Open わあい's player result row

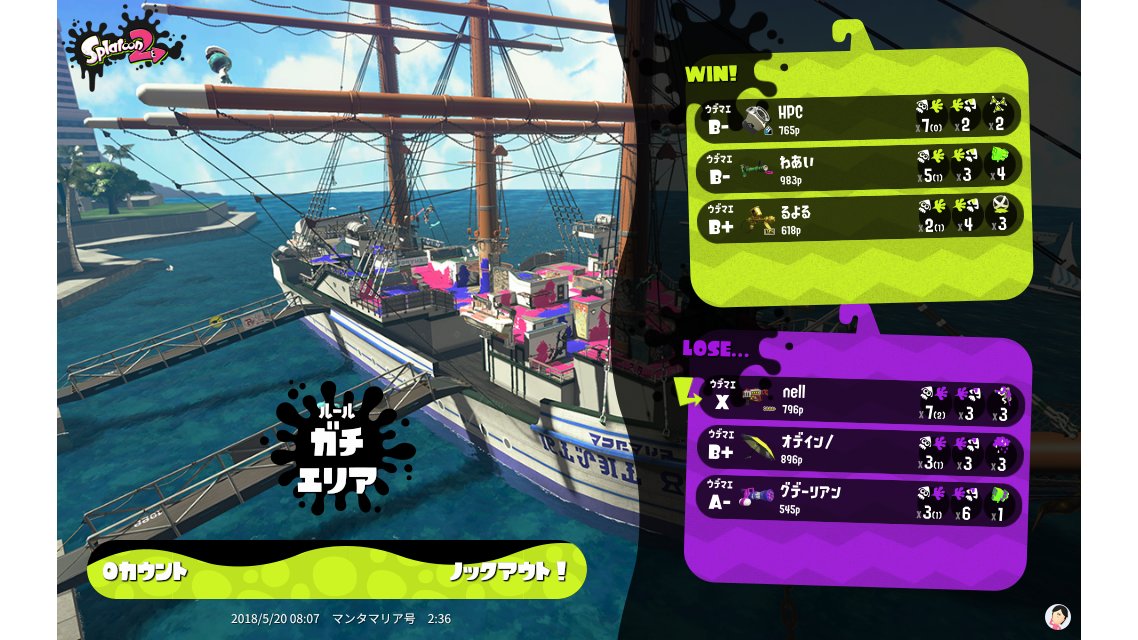coord(858,167)
